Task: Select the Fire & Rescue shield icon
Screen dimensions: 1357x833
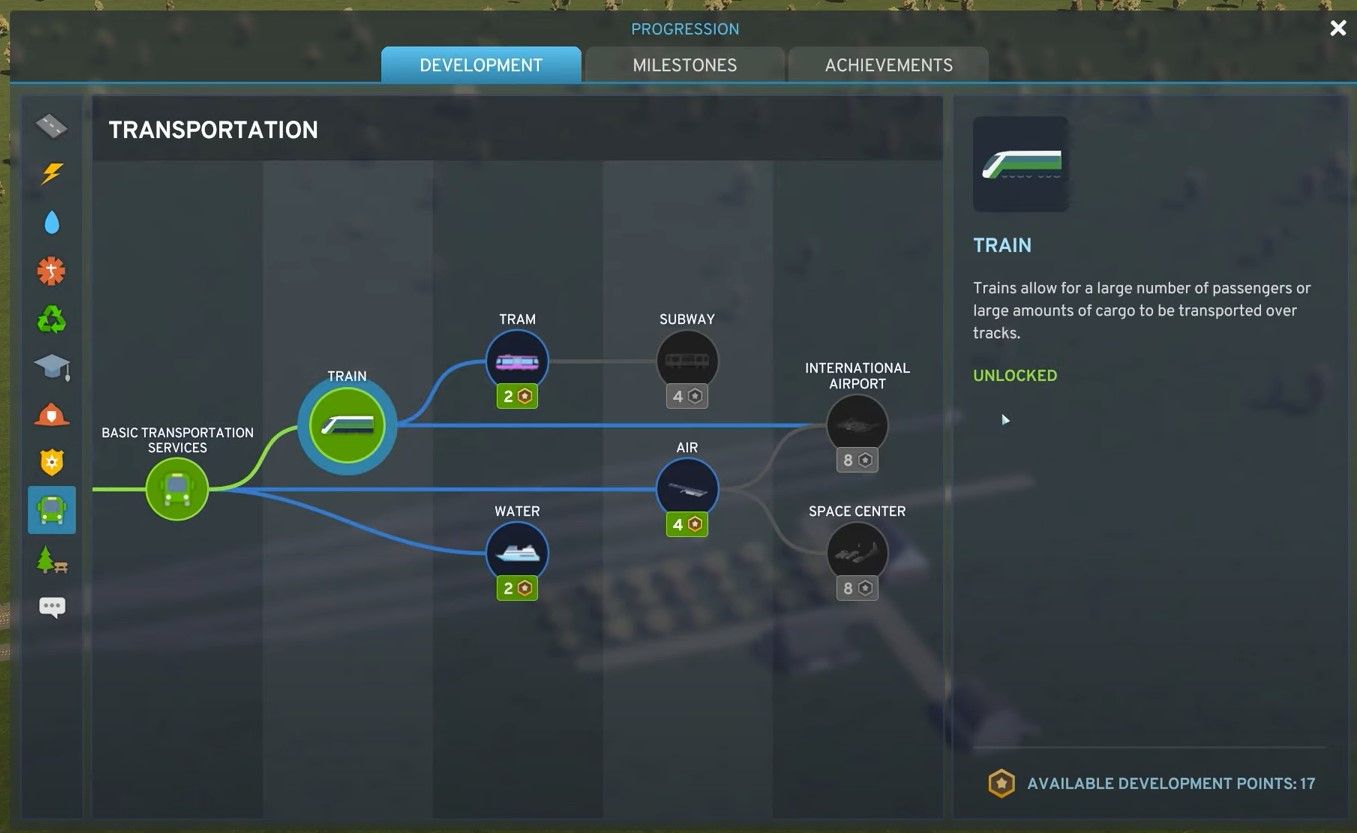Action: 51,414
